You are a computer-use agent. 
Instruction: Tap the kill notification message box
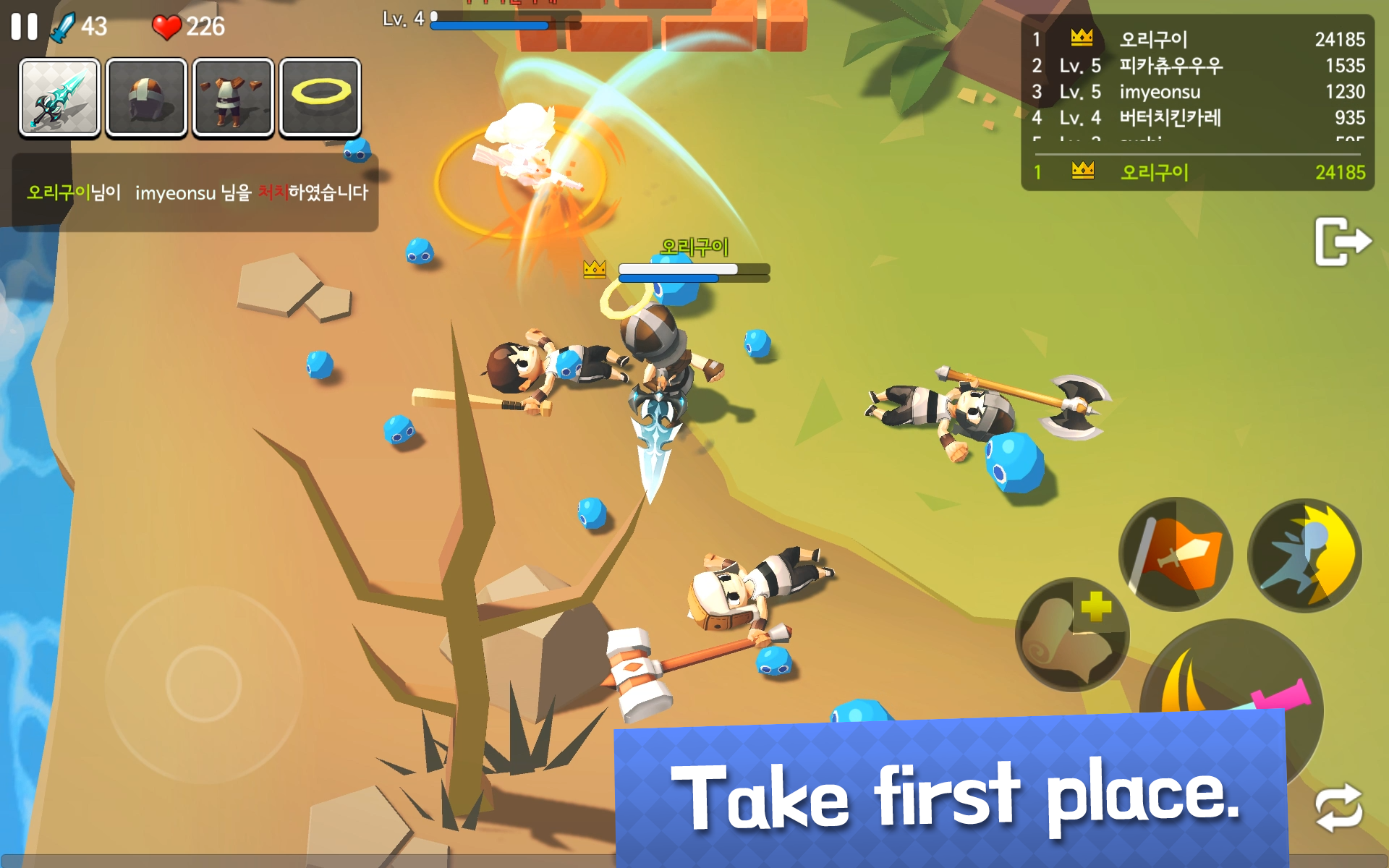coord(195,194)
